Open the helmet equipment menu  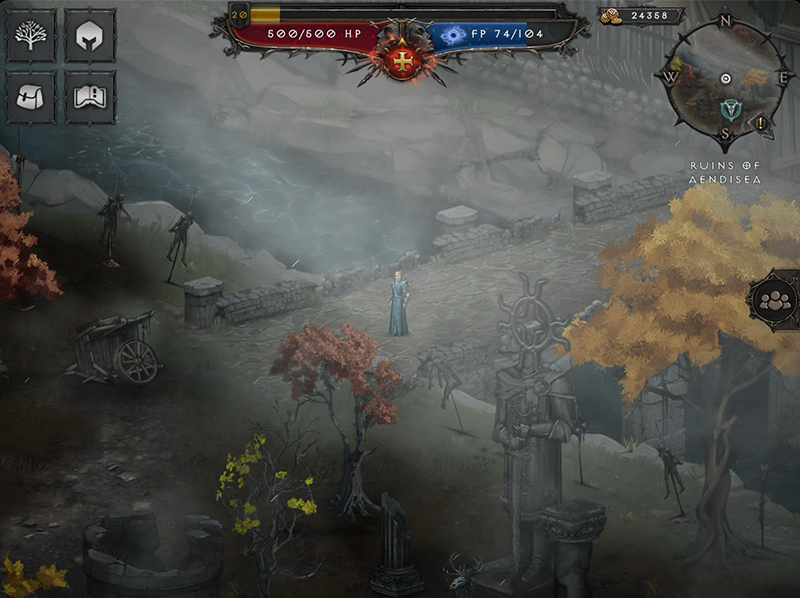click(x=90, y=37)
